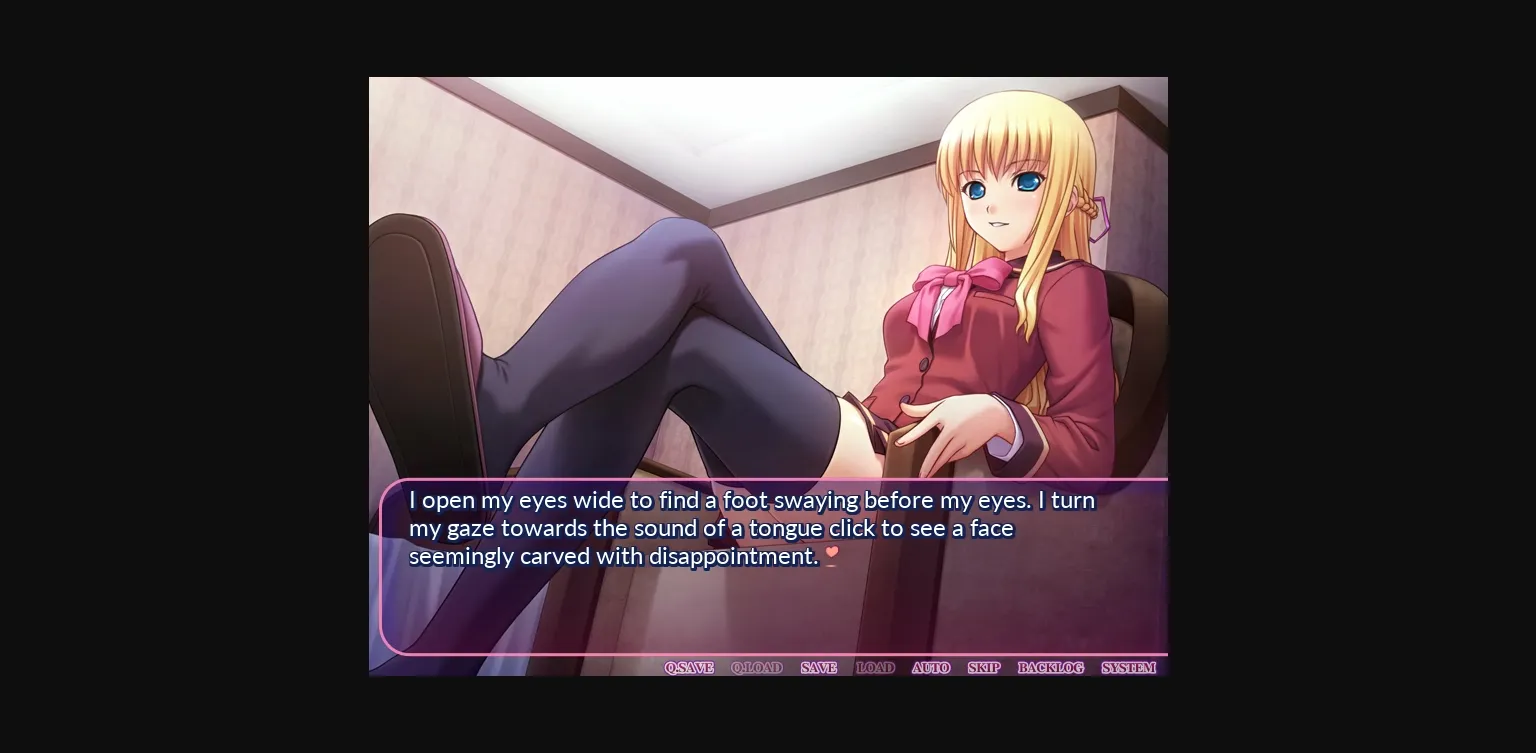The height and width of the screenshot is (753, 1536).
Task: Click the blonde character sprite
Action: 1000,250
